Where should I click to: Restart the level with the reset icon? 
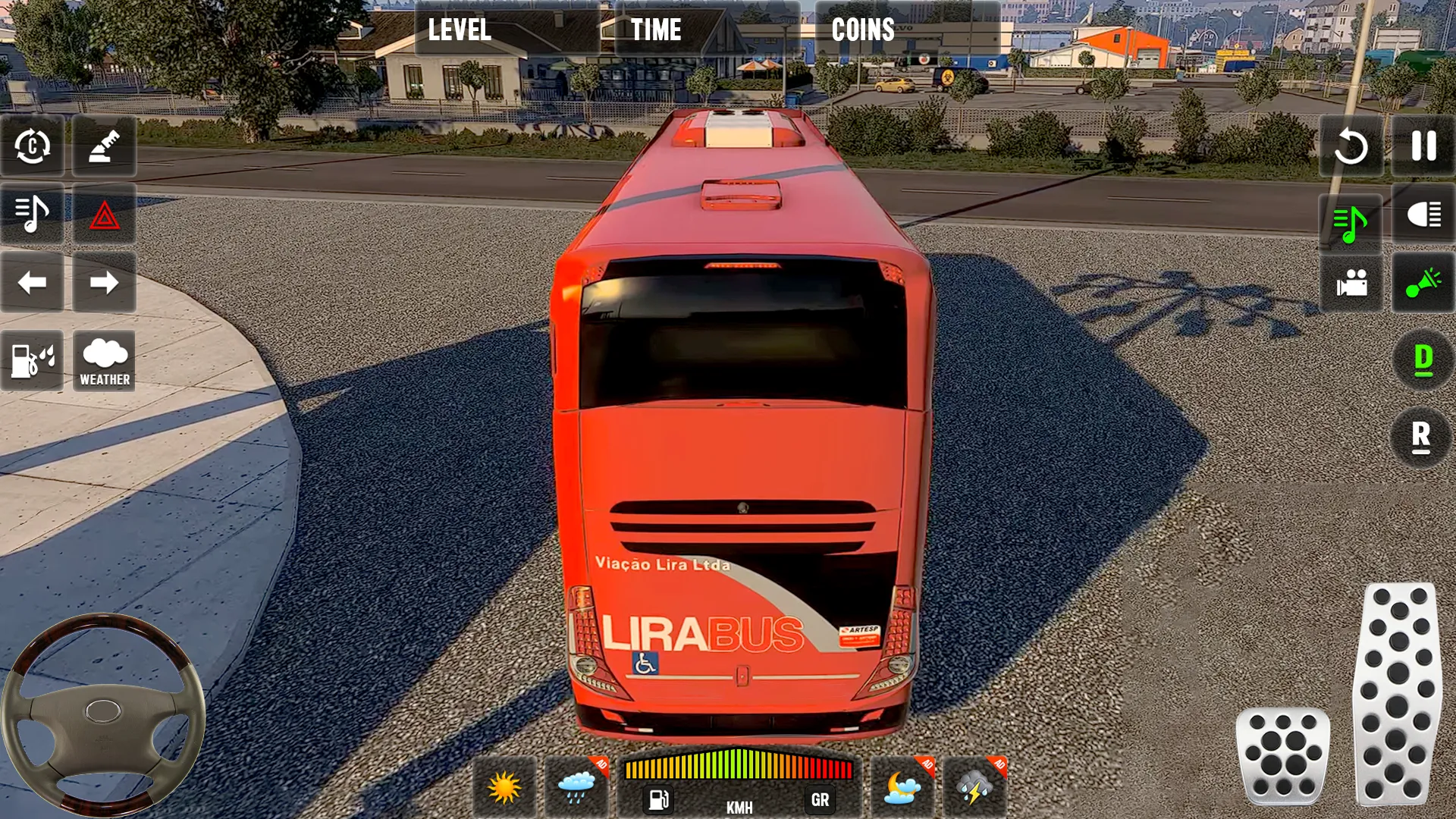click(x=1351, y=148)
